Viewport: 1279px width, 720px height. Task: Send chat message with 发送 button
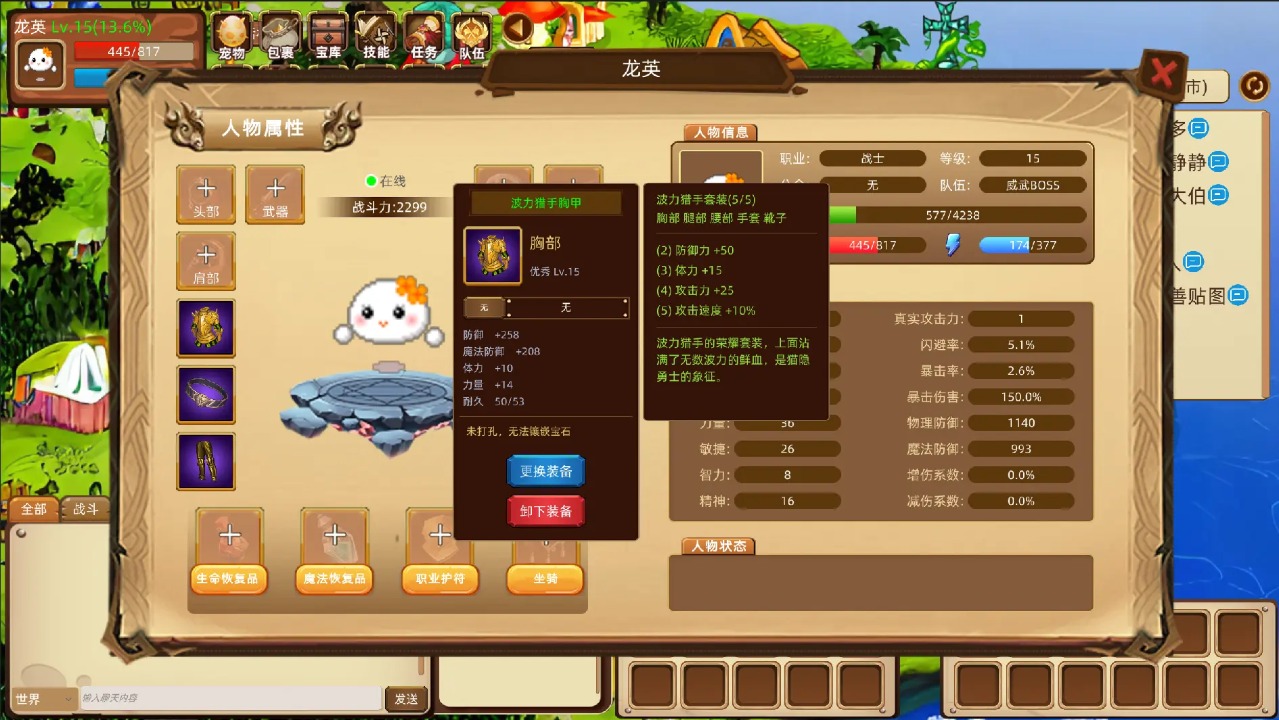coord(406,699)
